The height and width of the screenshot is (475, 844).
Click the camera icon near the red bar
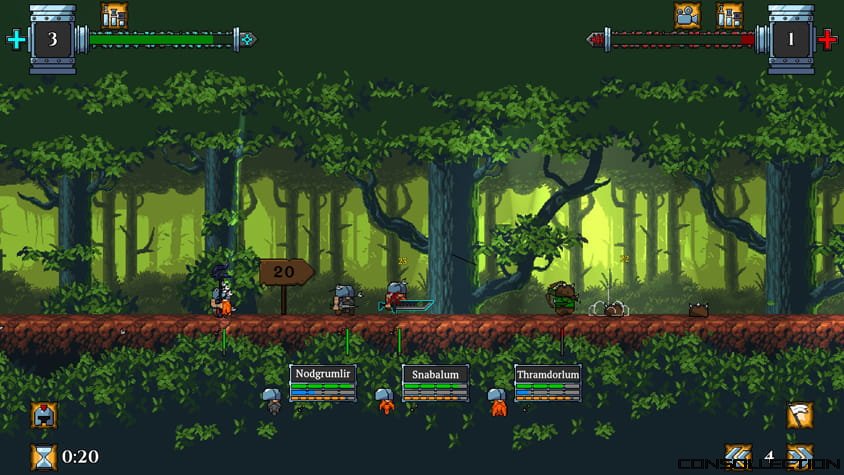687,15
